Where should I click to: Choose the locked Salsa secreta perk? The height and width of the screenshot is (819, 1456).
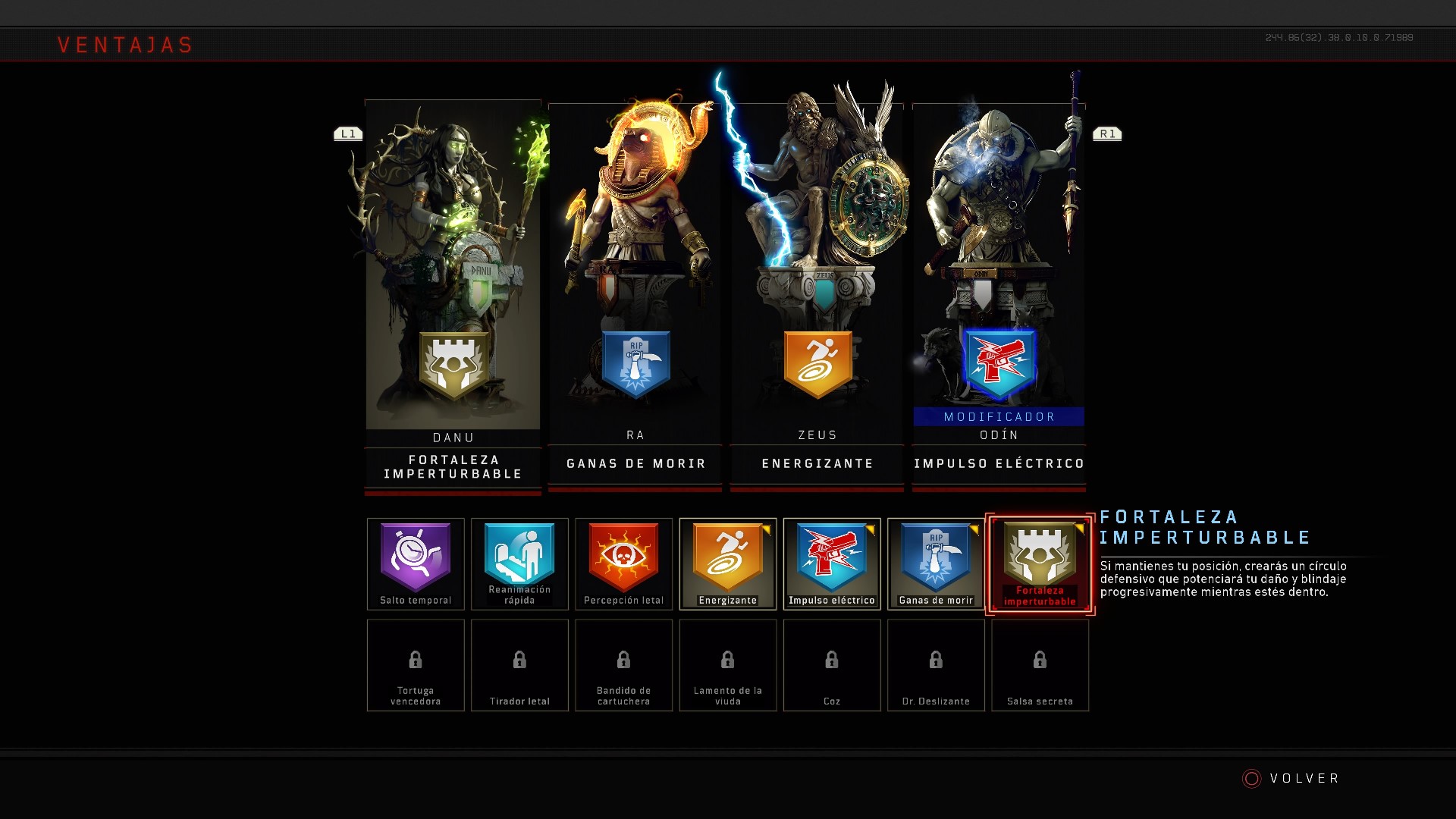(x=1040, y=665)
